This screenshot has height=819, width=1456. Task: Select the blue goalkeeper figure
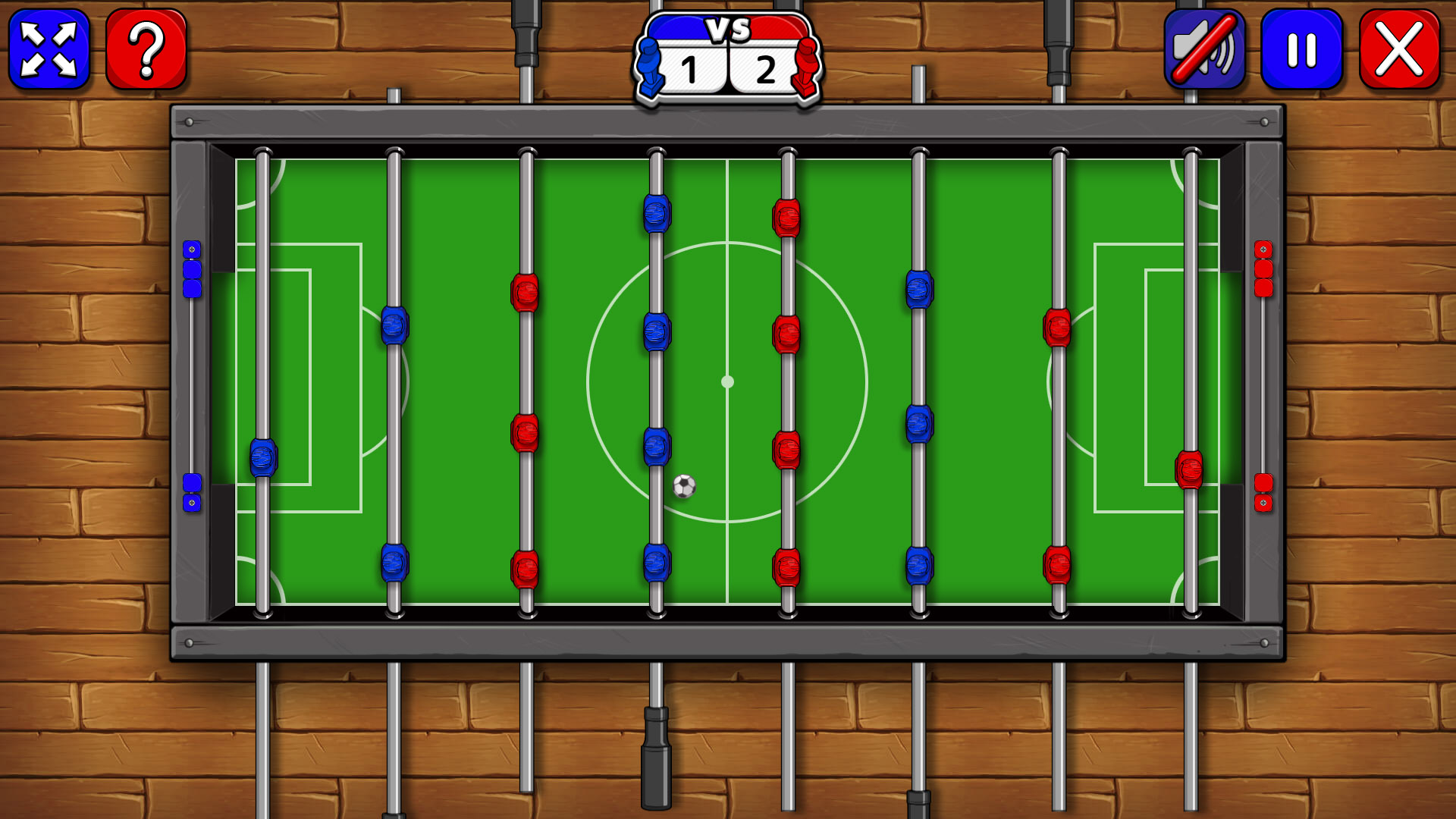(264, 457)
